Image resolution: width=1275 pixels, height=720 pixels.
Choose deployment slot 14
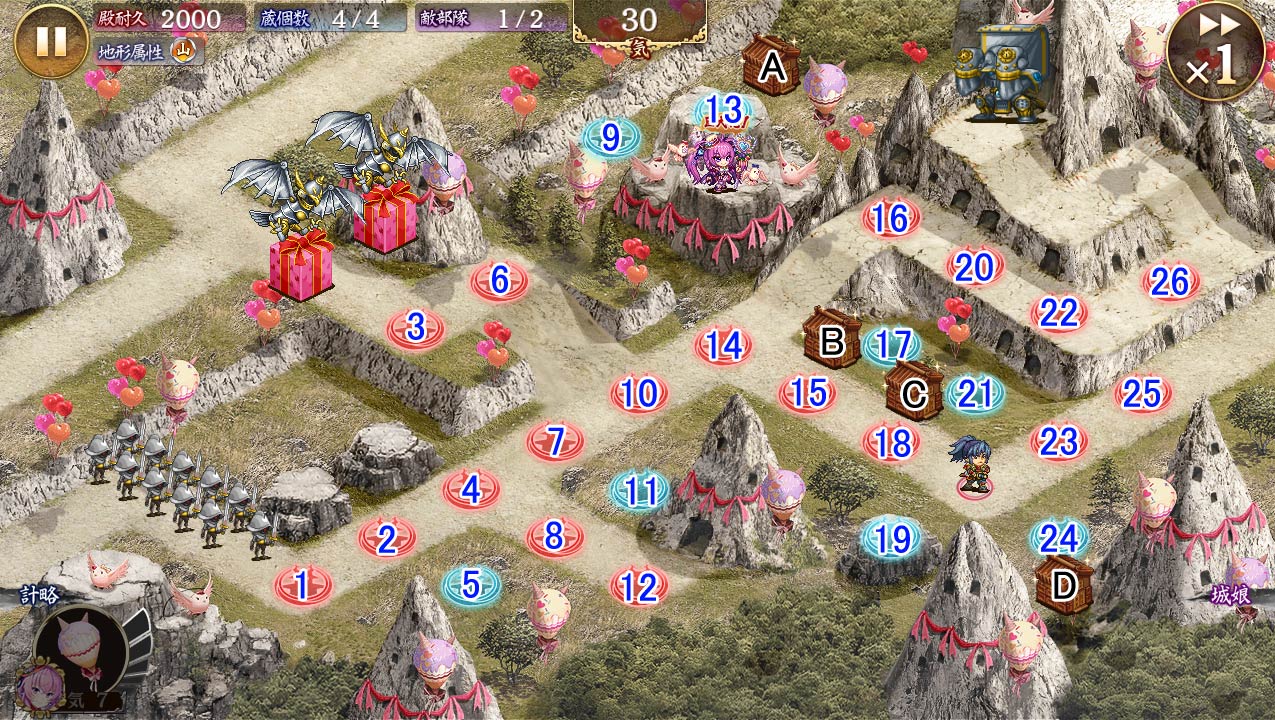(723, 346)
